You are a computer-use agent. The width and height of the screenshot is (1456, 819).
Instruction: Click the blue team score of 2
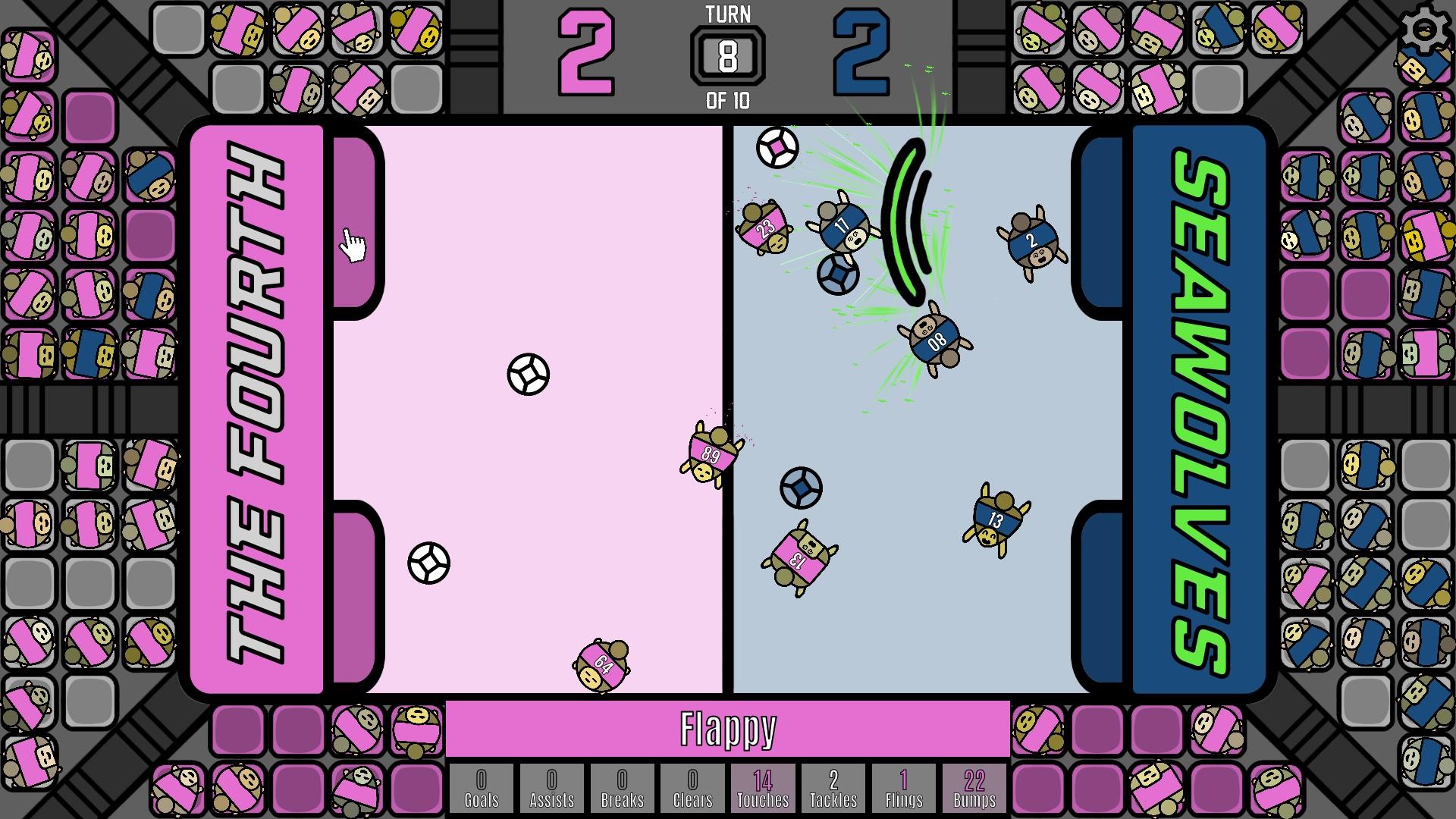864,53
